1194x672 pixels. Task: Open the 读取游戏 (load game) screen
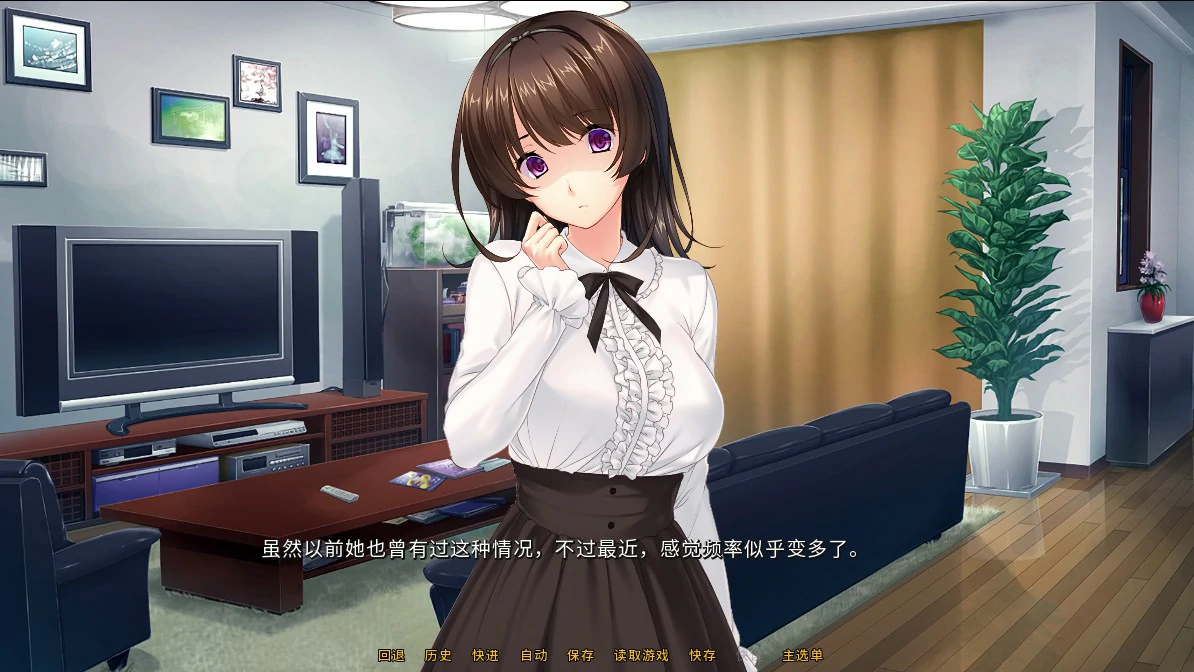point(641,656)
